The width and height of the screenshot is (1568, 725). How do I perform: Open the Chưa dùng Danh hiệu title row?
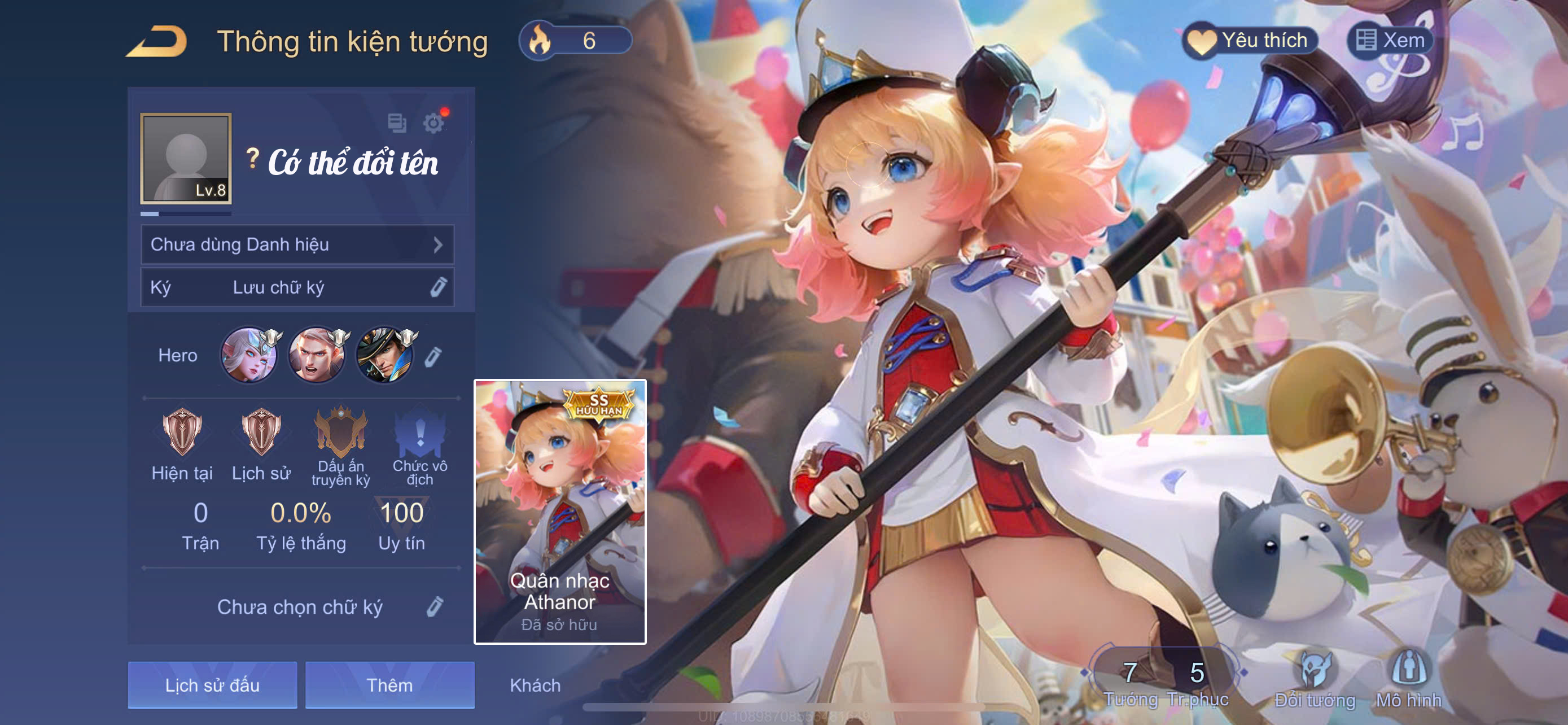[x=297, y=244]
